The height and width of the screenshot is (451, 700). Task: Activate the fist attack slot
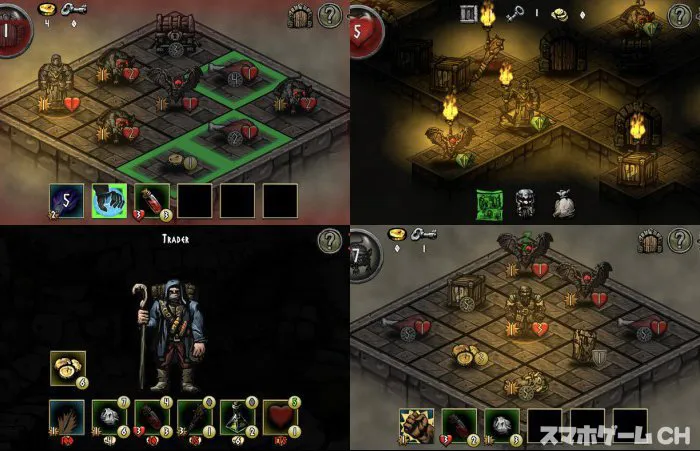(416, 425)
